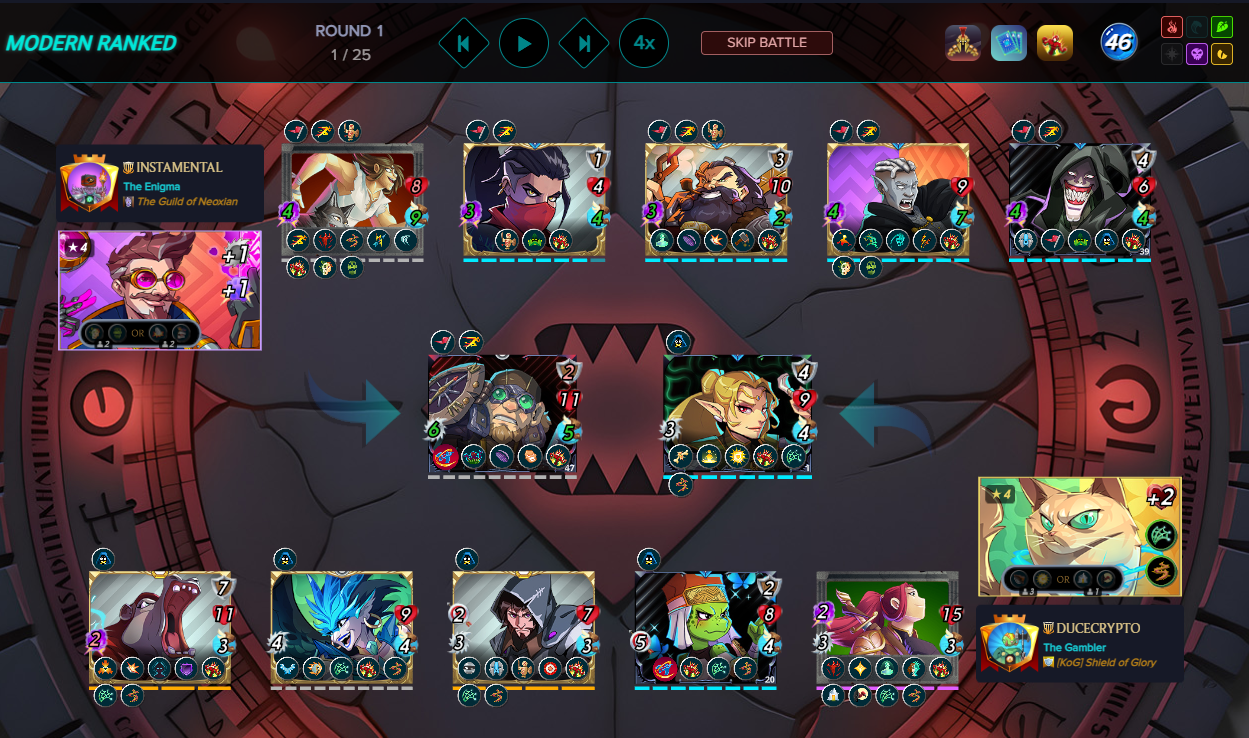Show the red mushroom ruleset icon

coord(1055,43)
